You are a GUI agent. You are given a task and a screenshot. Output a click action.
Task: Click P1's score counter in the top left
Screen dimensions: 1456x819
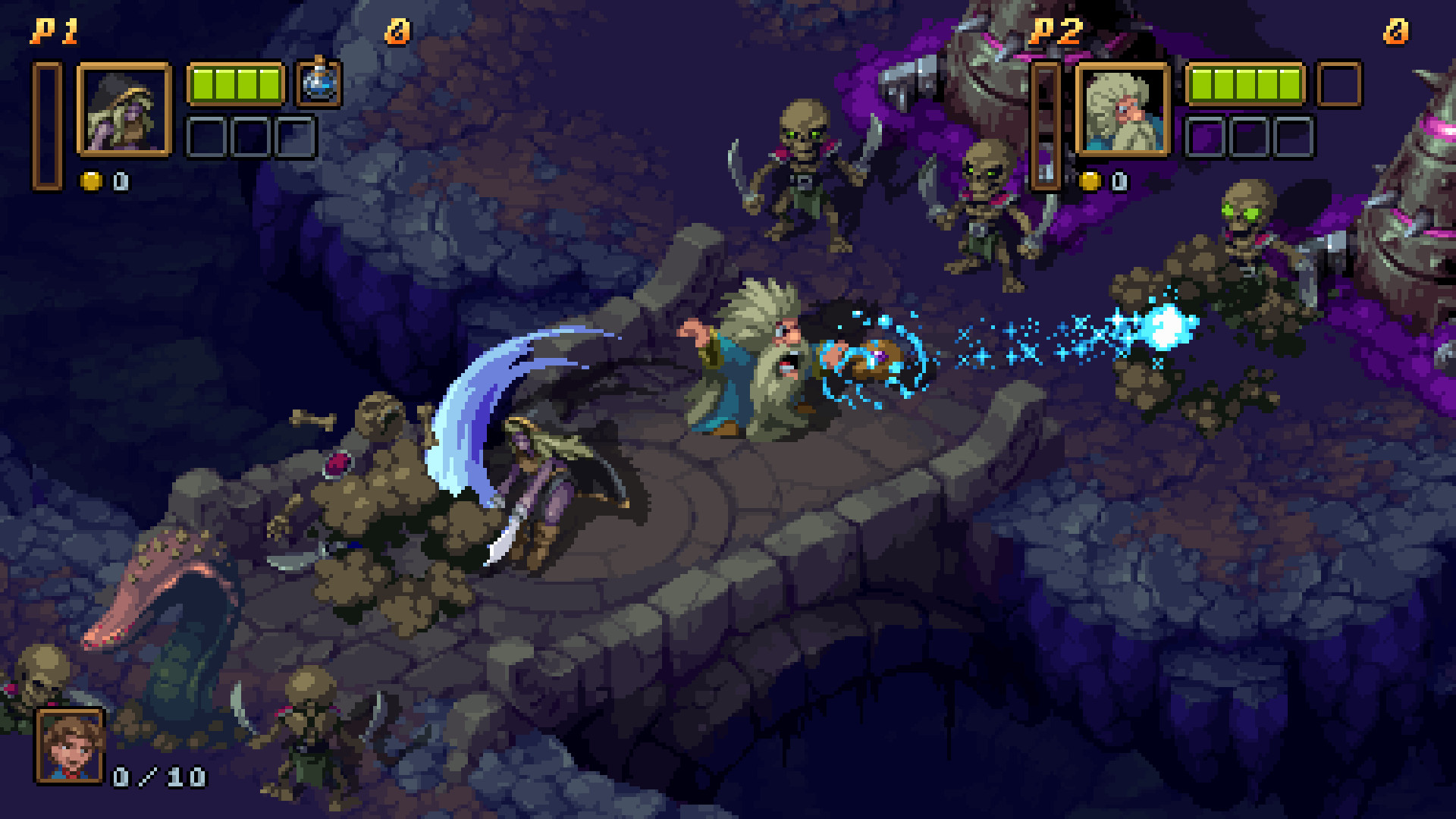(398, 30)
